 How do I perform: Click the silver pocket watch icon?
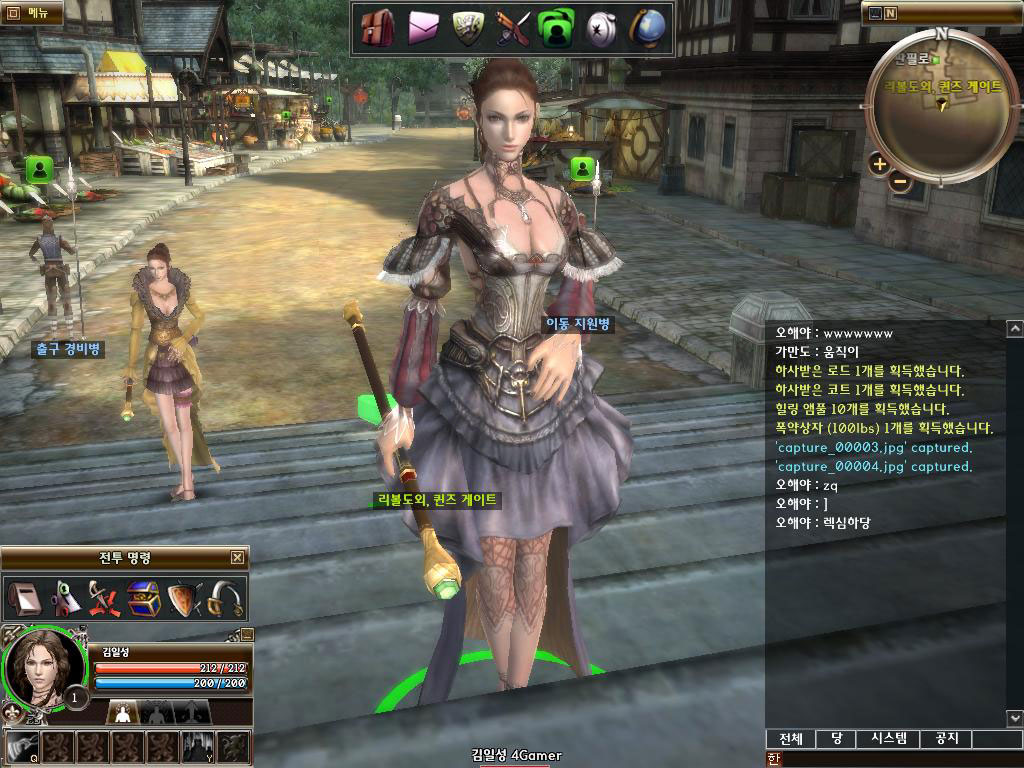(600, 29)
